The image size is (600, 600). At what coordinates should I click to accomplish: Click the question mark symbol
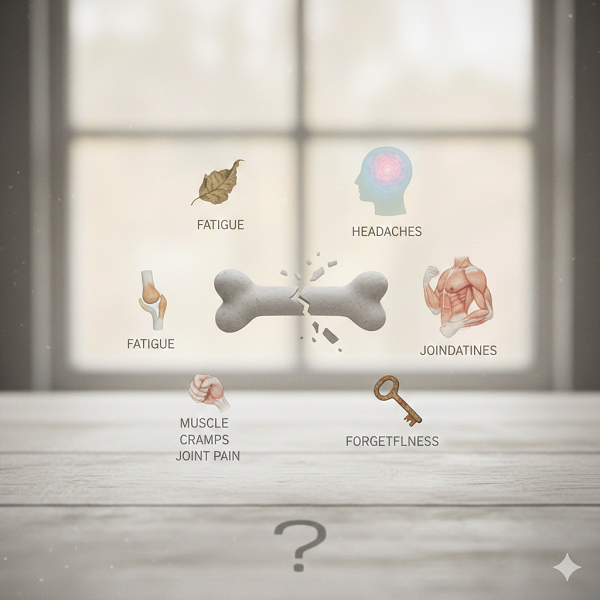point(299,545)
